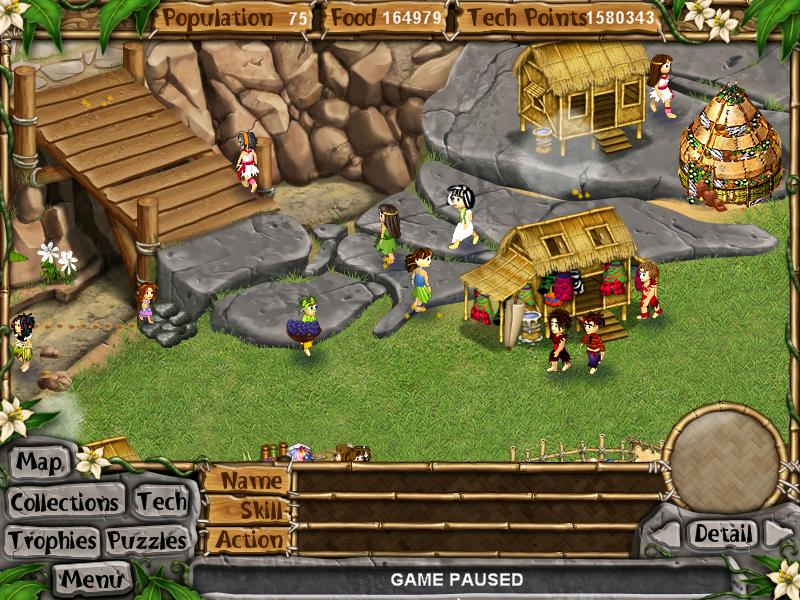Show villager Detail information
The height and width of the screenshot is (600, 800).
tap(722, 534)
